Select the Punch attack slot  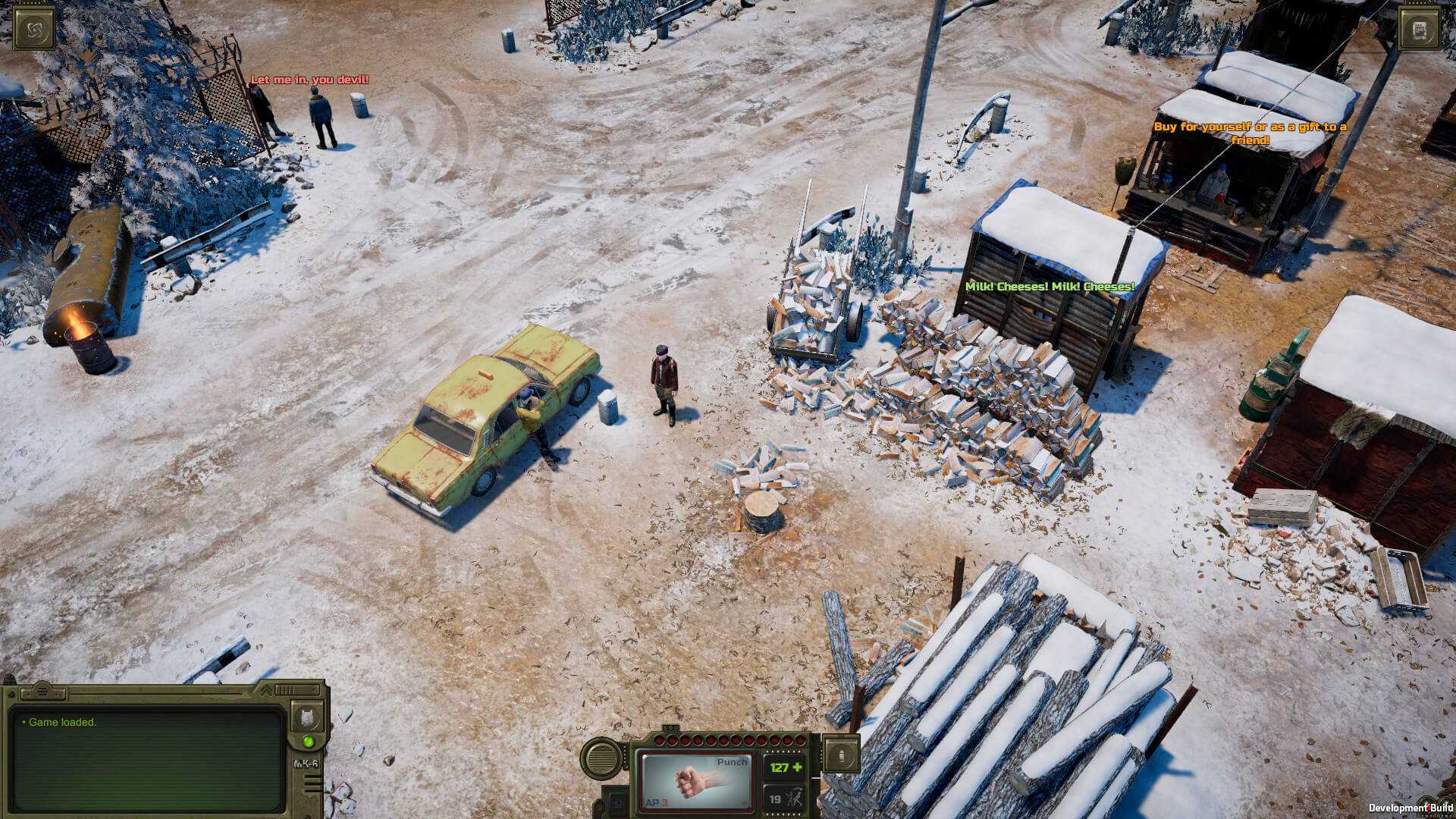(x=695, y=781)
